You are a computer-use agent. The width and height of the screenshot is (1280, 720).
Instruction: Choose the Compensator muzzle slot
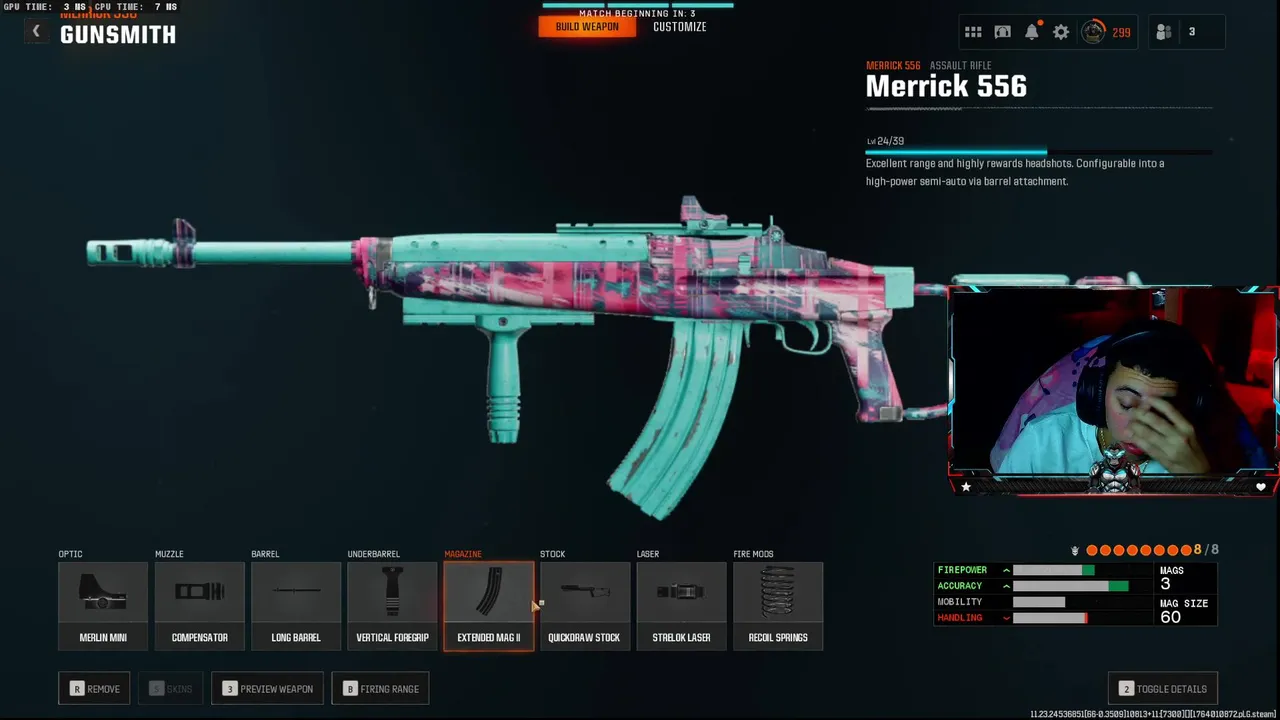click(x=199, y=606)
